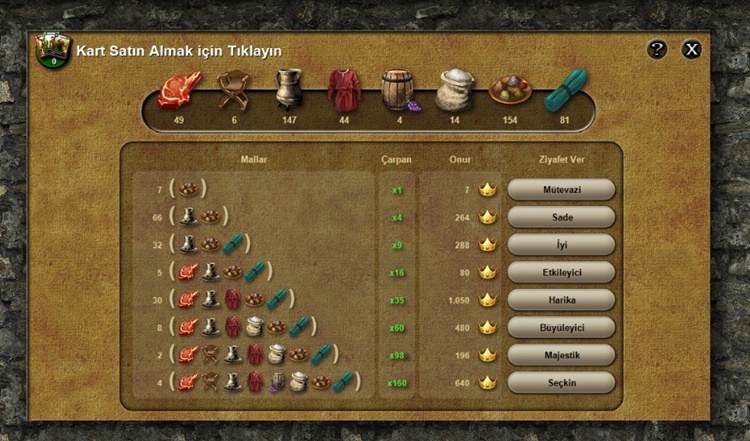Select the flour sack resource icon
The width and height of the screenshot is (750, 441).
coord(454,90)
